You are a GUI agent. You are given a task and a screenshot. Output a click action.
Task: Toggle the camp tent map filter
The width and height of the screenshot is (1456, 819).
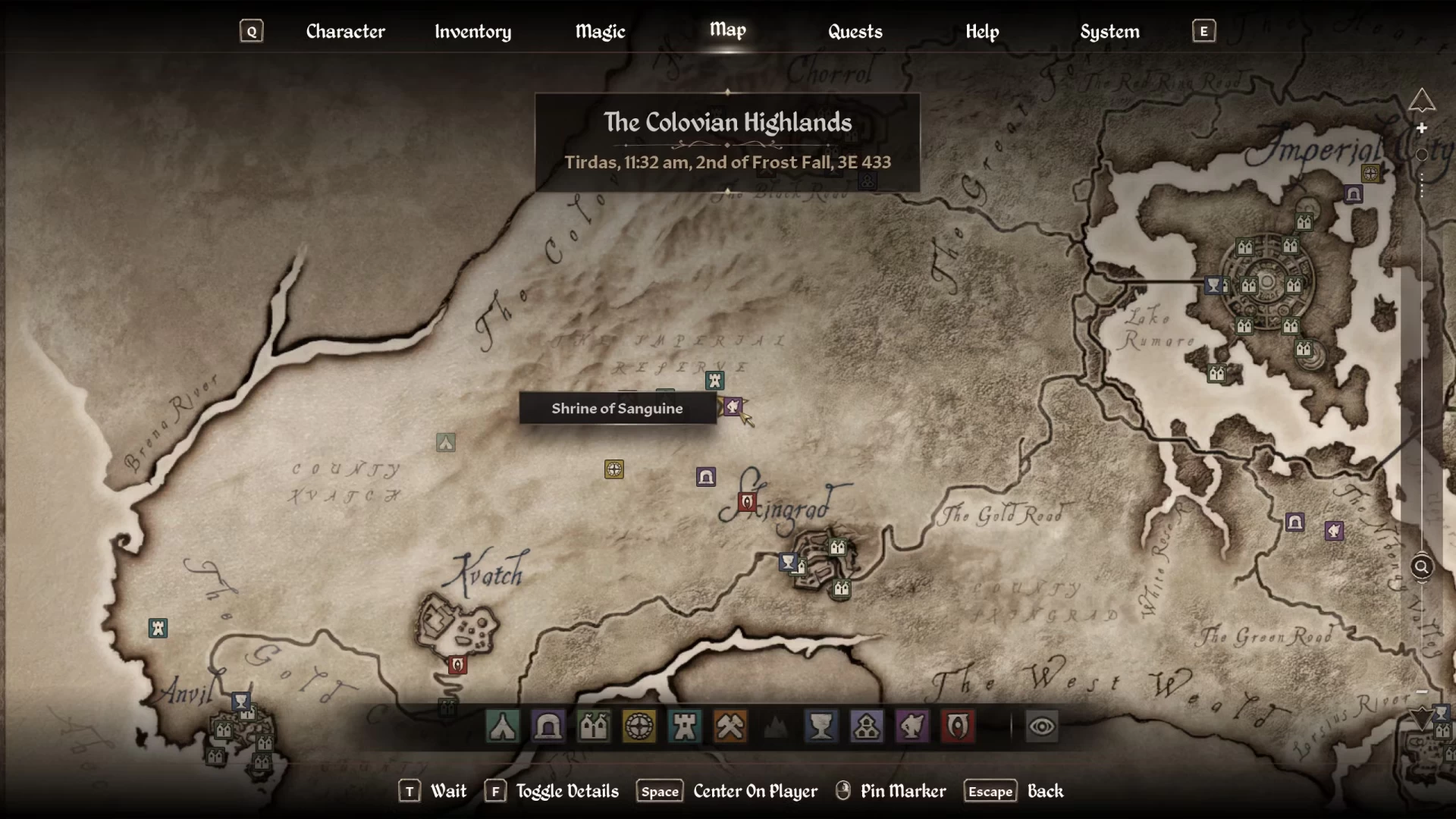pos(503,726)
